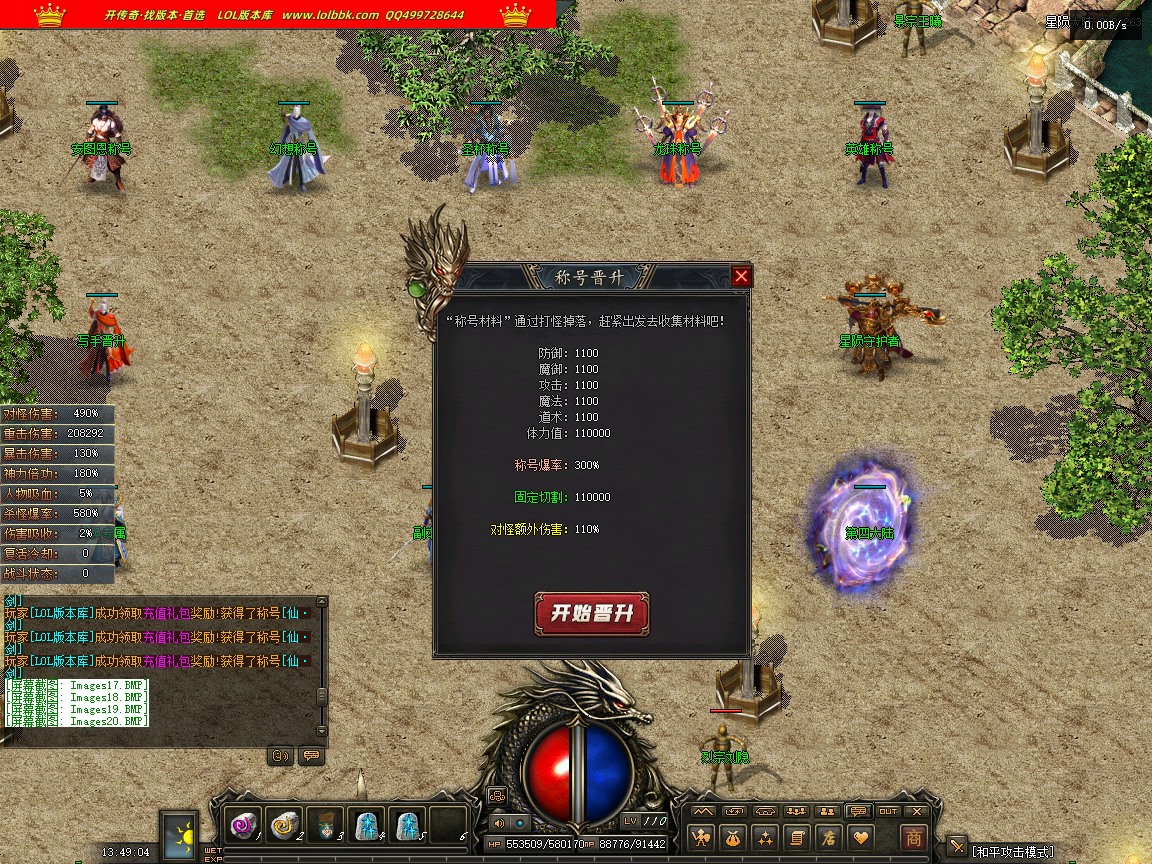This screenshot has height=864, width=1152.
Task: Close the 称号晋升 dialog
Action: (741, 276)
